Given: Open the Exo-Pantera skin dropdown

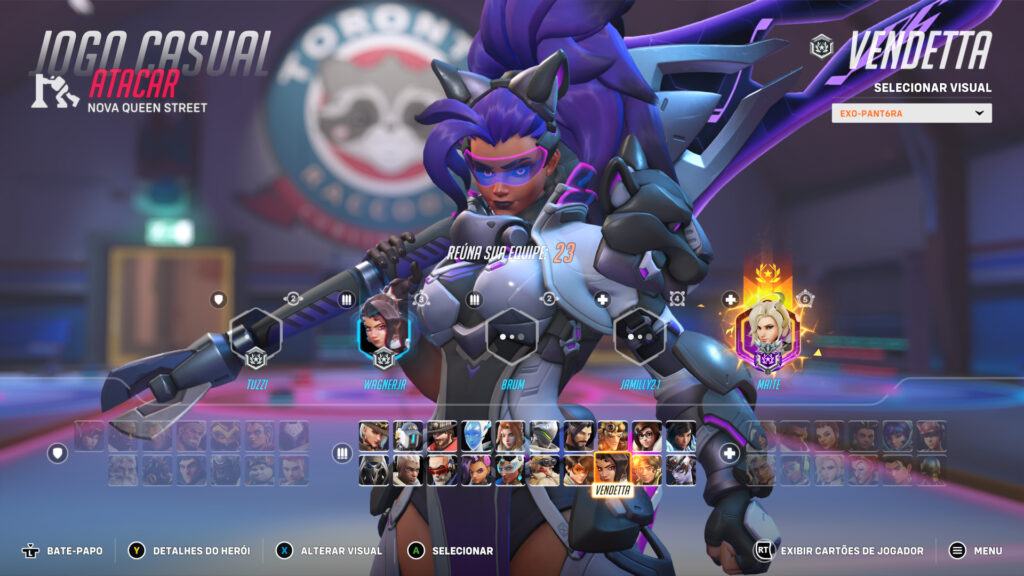Looking at the screenshot, I should [911, 113].
